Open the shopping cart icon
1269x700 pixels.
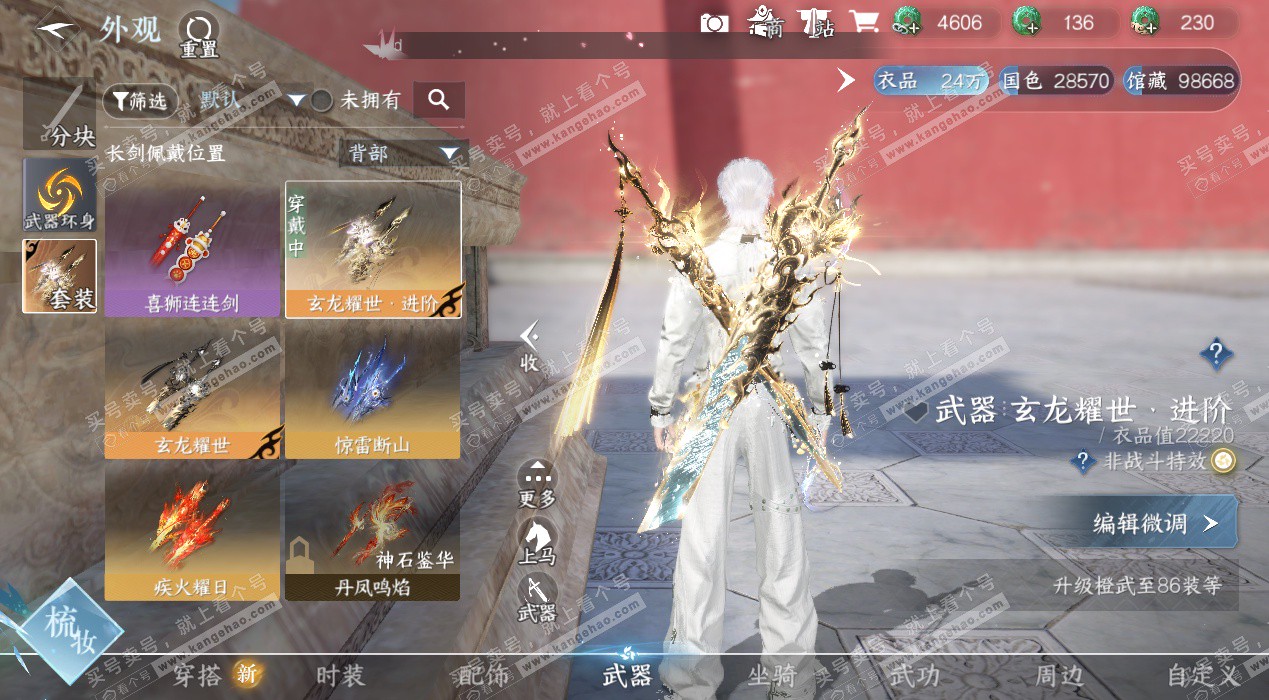tap(863, 22)
